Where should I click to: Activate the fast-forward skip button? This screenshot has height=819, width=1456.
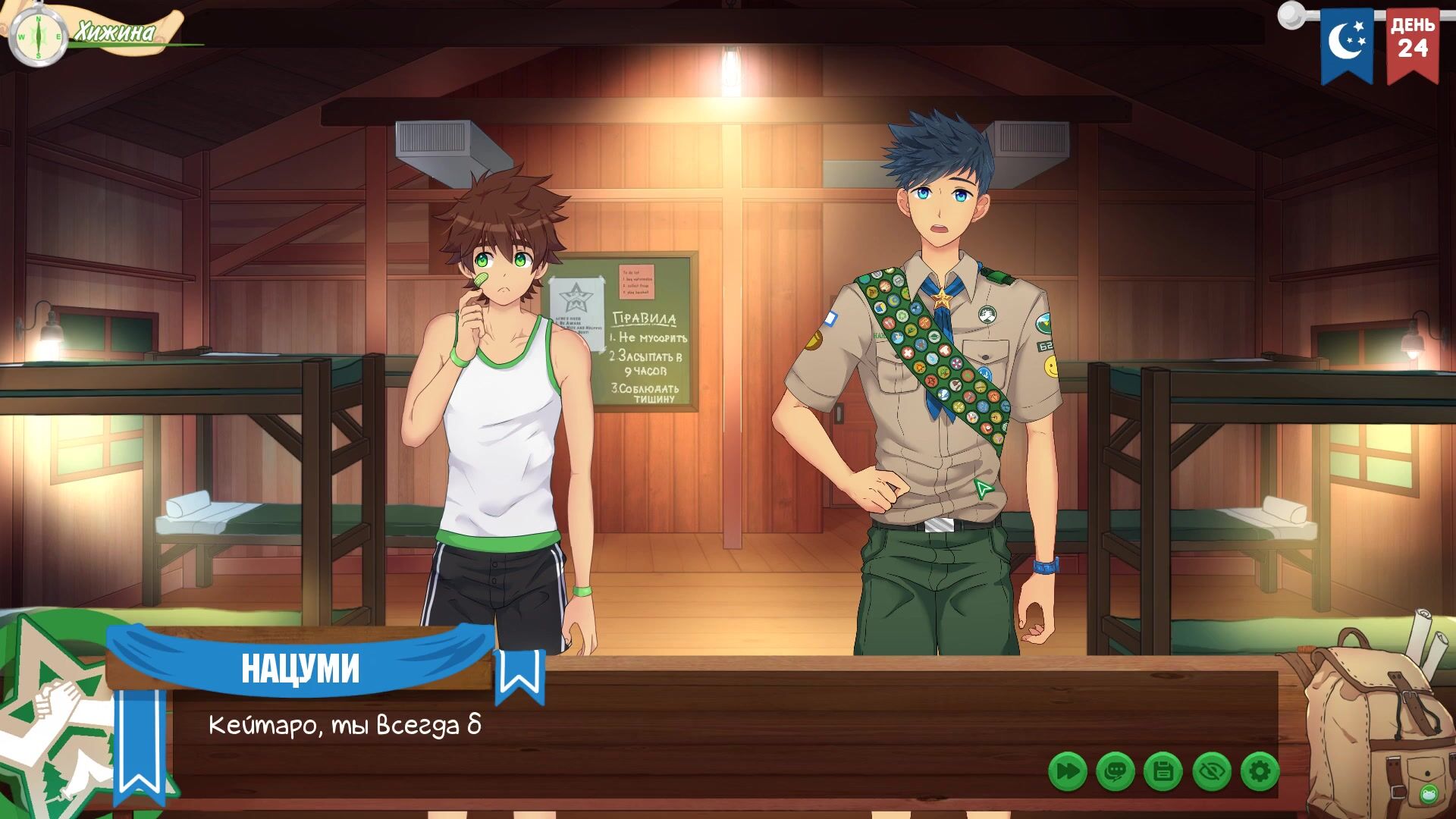point(1067,772)
